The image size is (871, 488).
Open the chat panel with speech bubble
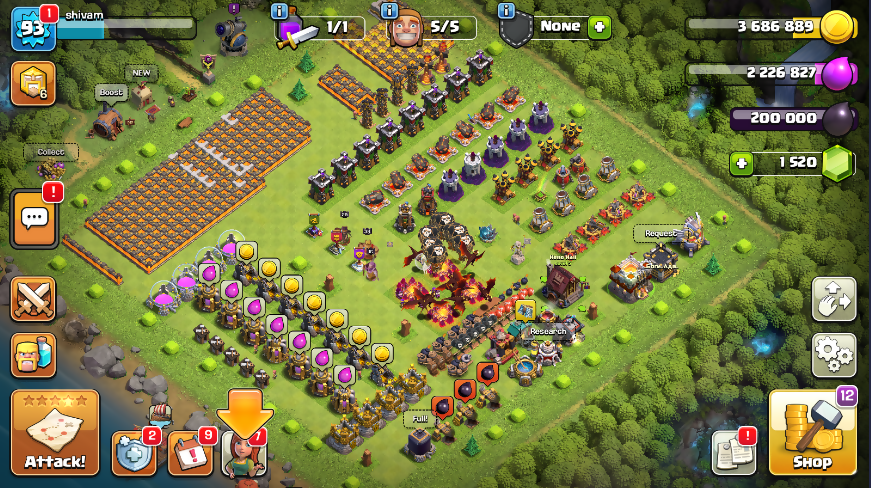32,217
